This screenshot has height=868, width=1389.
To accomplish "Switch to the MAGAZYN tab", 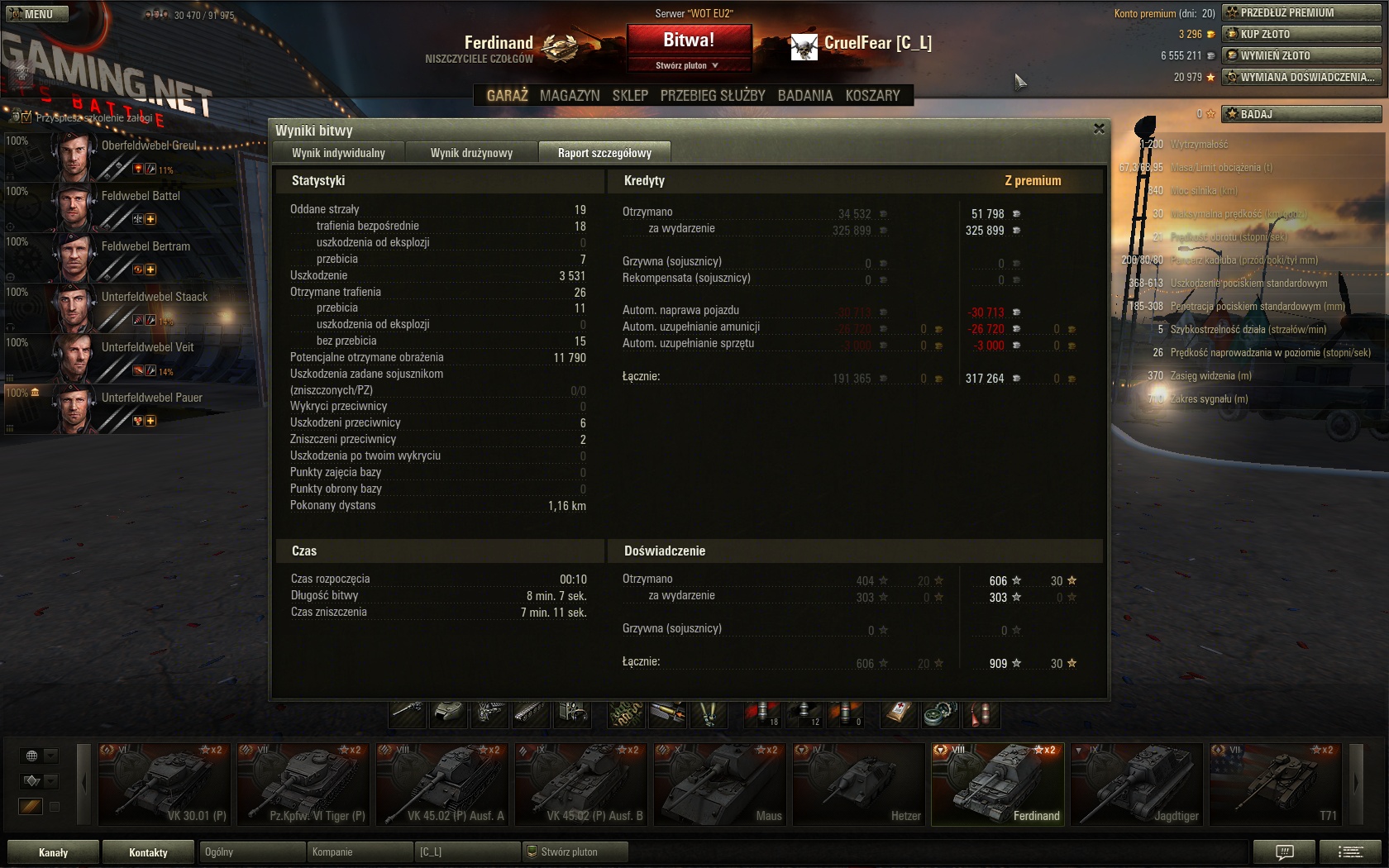I will click(570, 96).
